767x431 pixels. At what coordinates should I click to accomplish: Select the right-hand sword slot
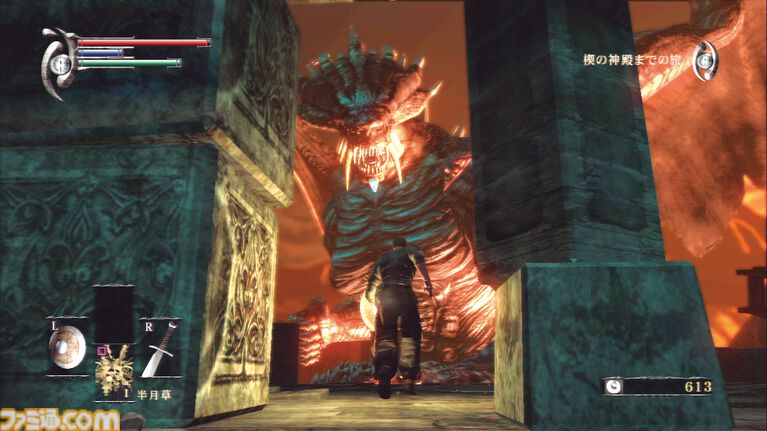(x=159, y=346)
